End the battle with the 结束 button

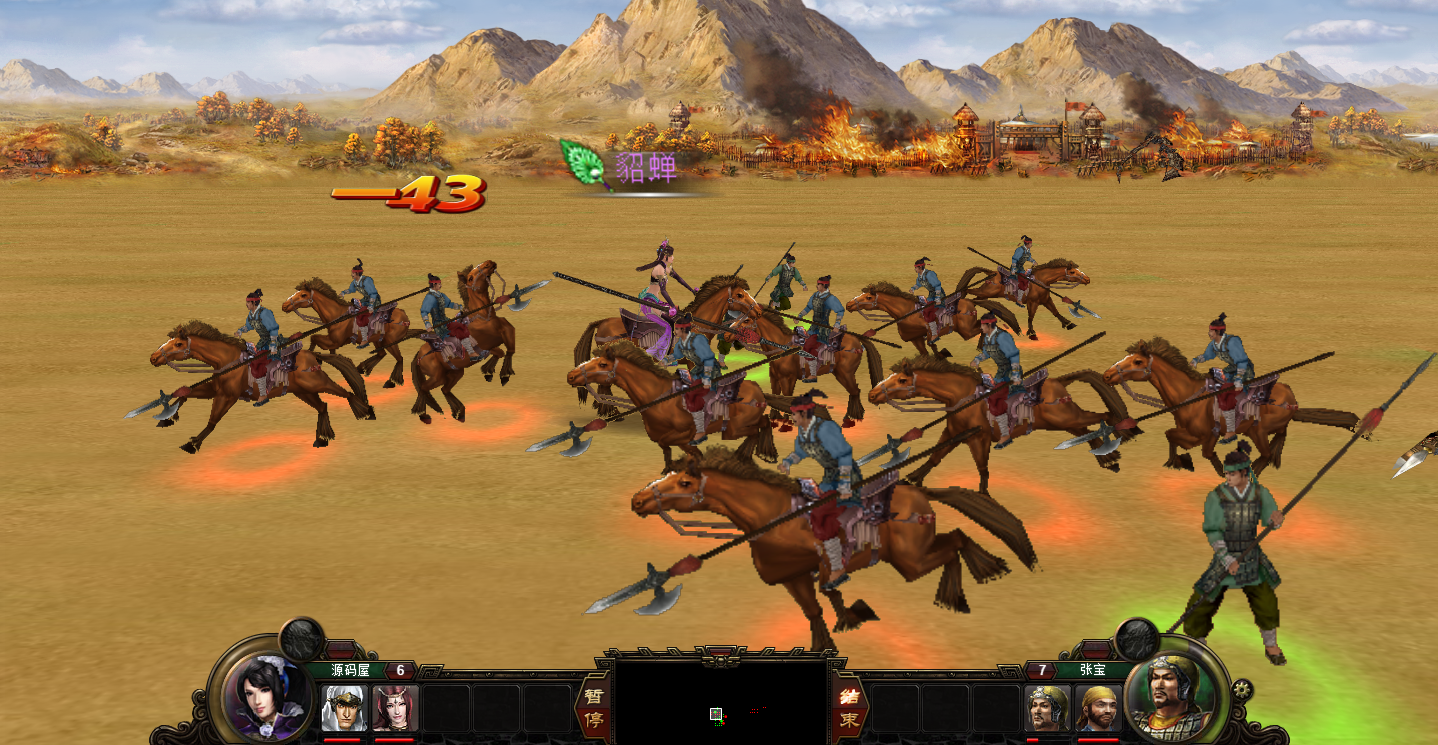[848, 708]
